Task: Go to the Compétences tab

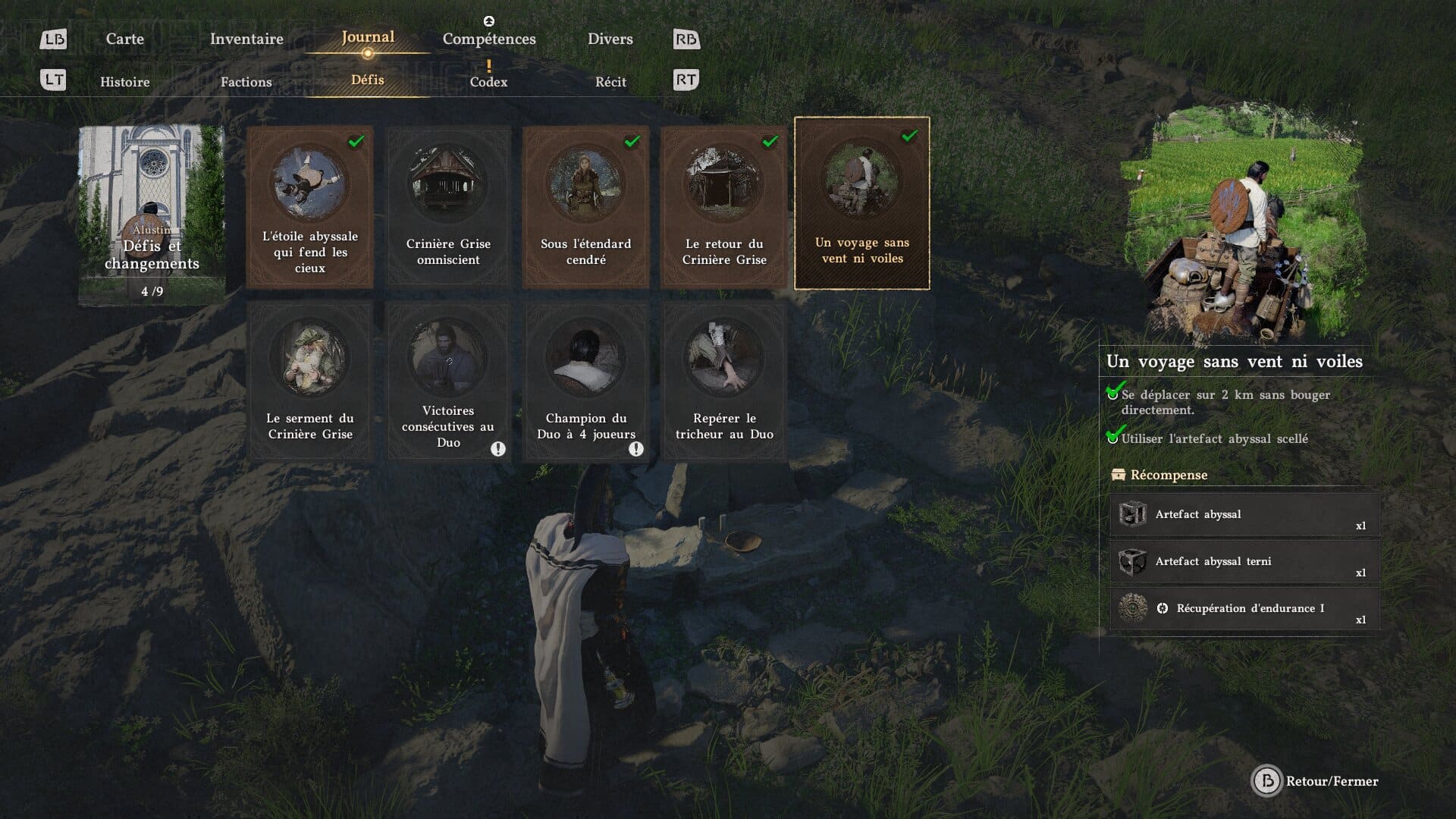Action: point(489,39)
